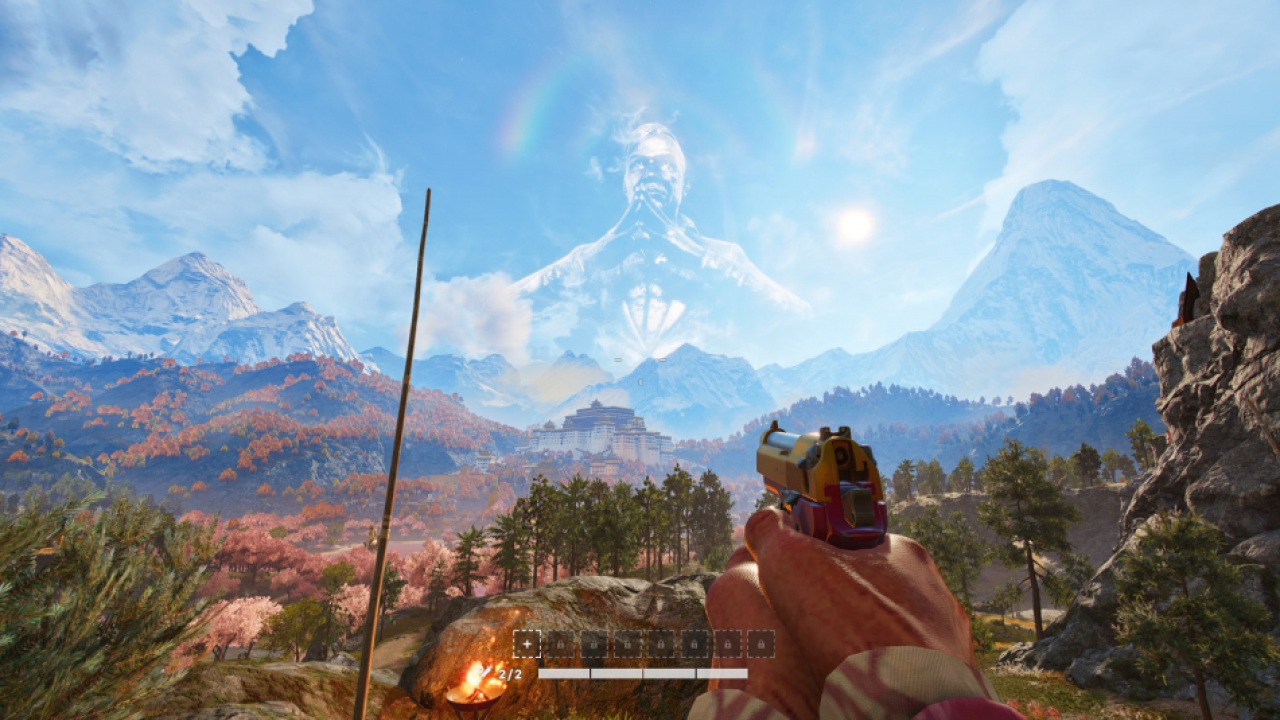Click the padlock in the last quickslot

pyautogui.click(x=761, y=644)
